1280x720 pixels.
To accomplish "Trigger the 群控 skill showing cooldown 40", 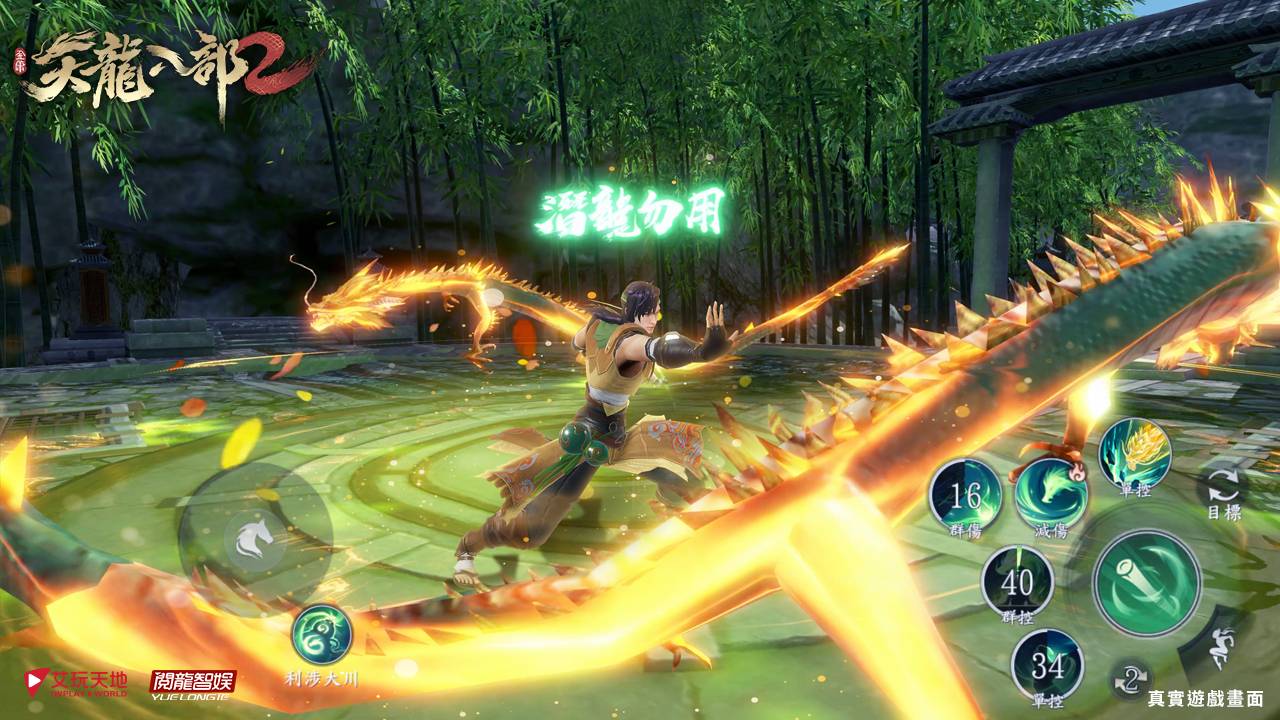I will pos(1017,581).
